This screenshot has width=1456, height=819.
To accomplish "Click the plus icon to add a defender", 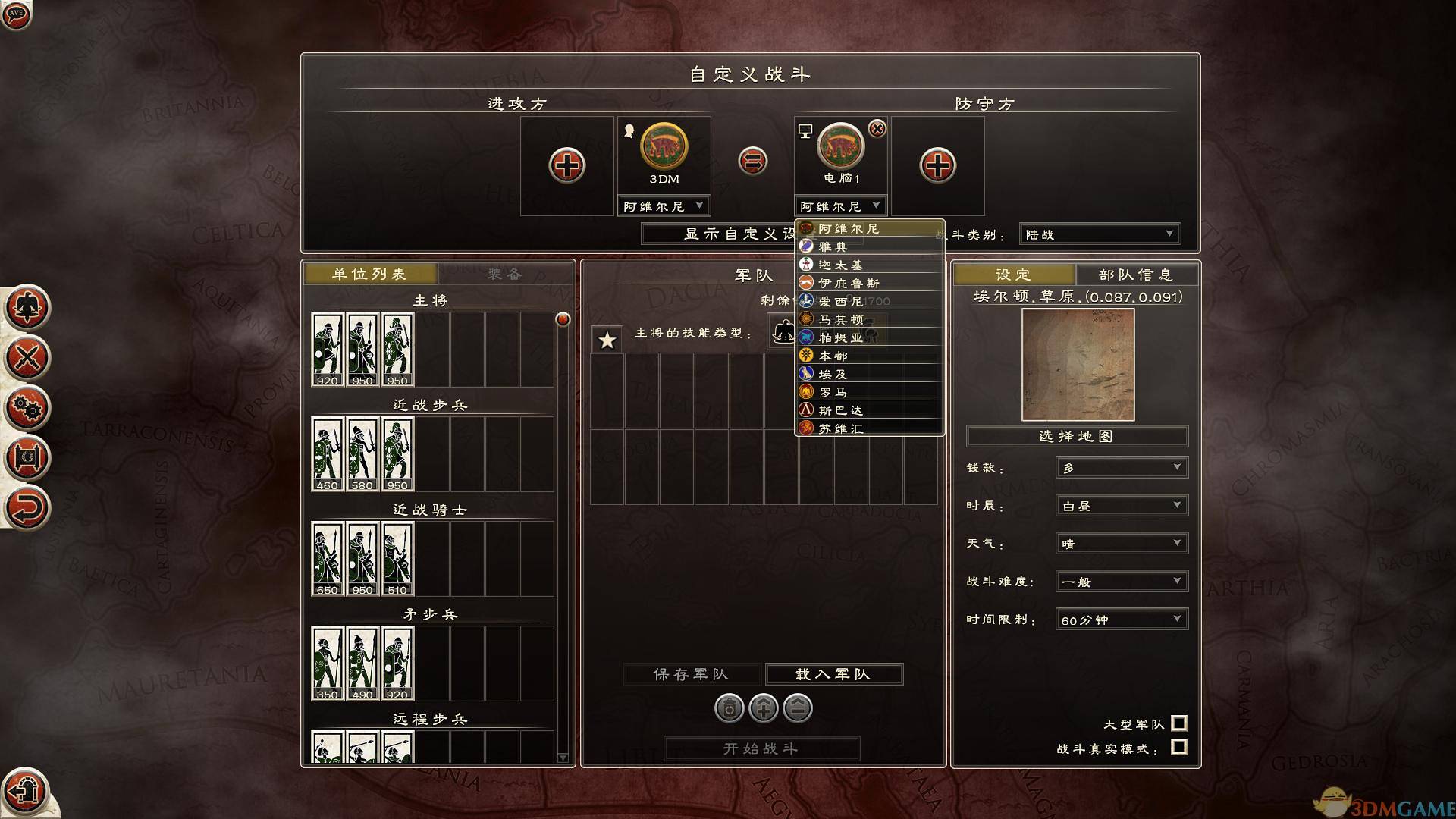I will [938, 165].
